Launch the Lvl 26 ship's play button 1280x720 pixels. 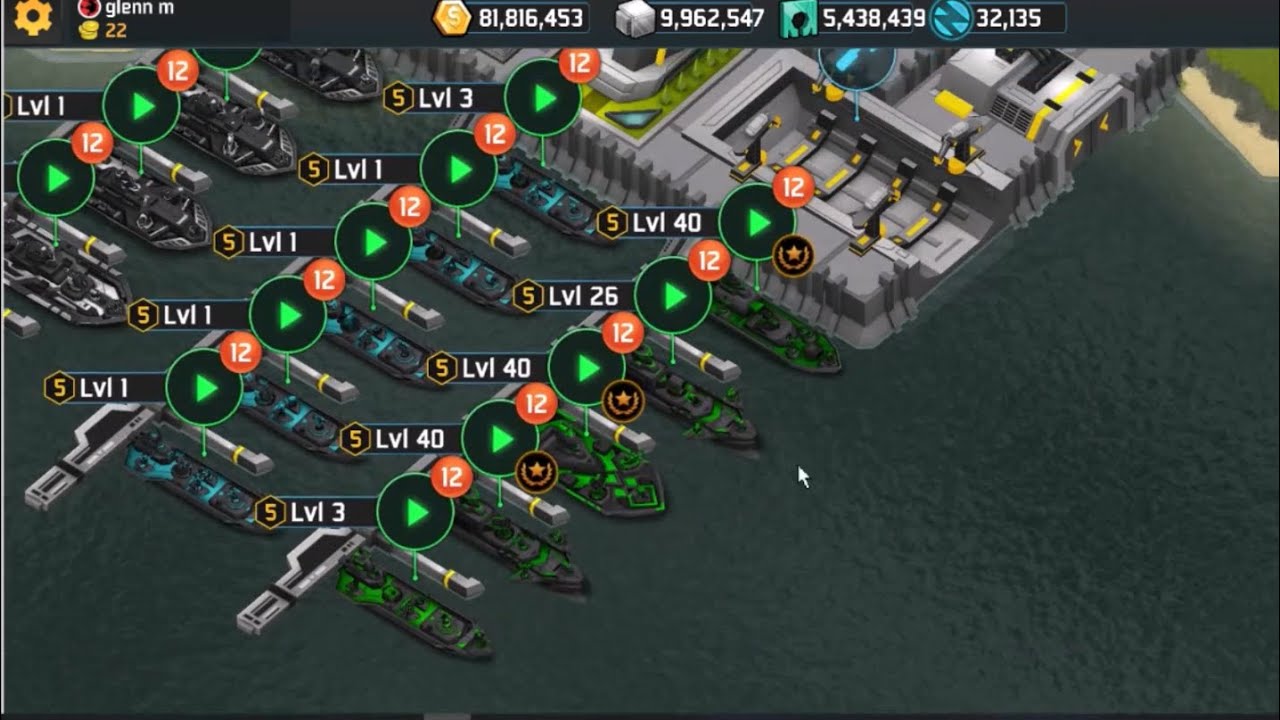tap(674, 296)
